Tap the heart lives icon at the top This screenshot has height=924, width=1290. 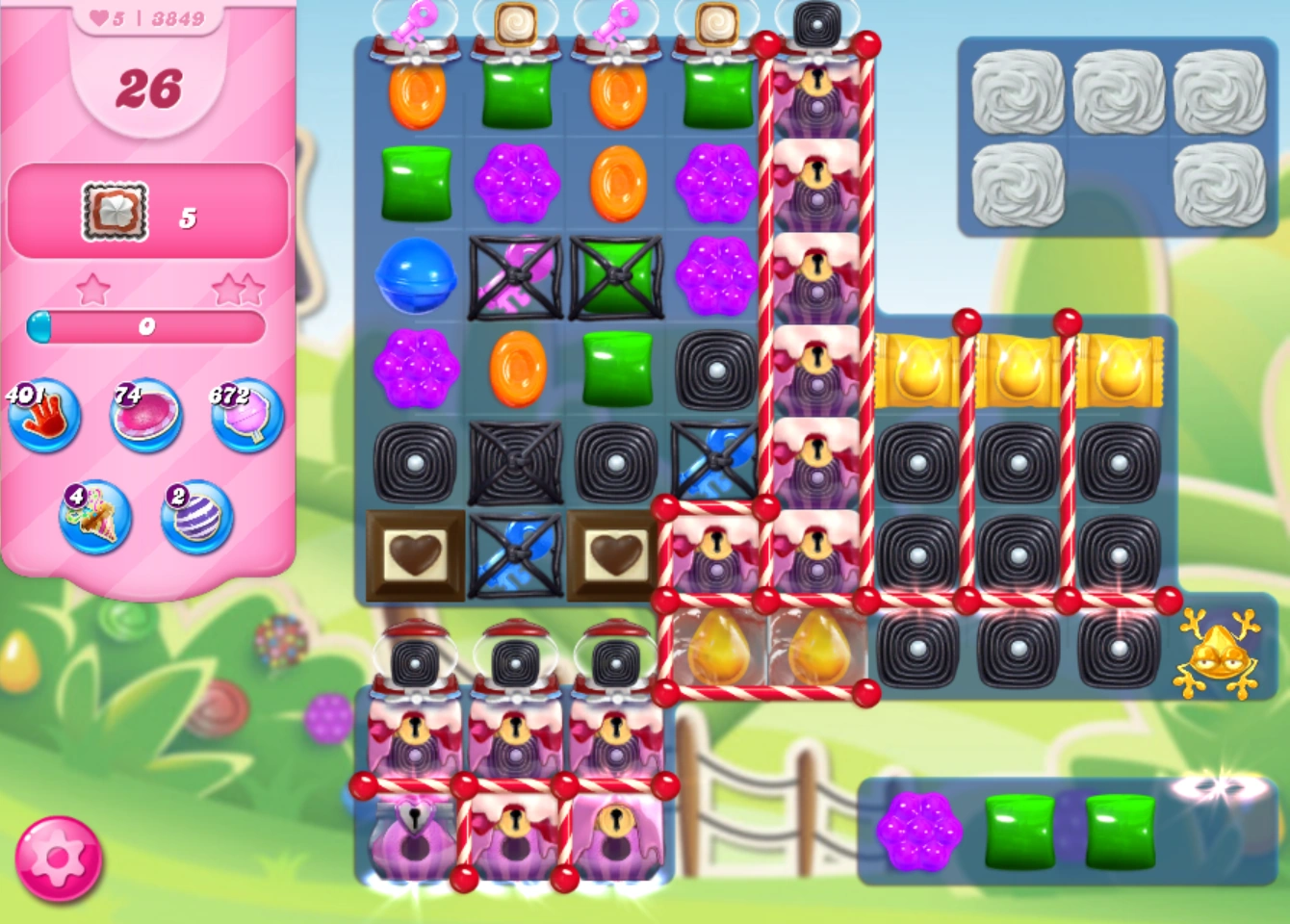[x=101, y=16]
